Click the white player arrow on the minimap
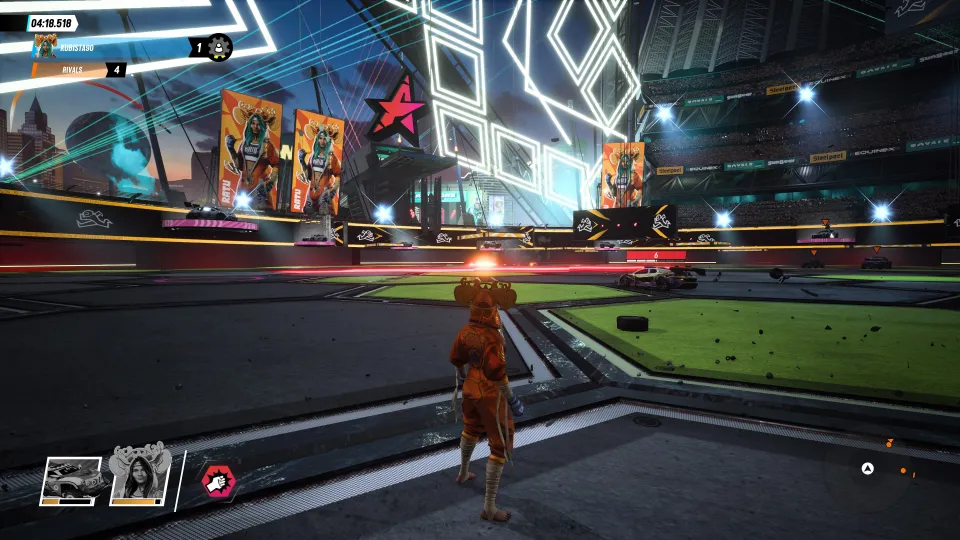Image resolution: width=960 pixels, height=540 pixels. pyautogui.click(x=868, y=468)
